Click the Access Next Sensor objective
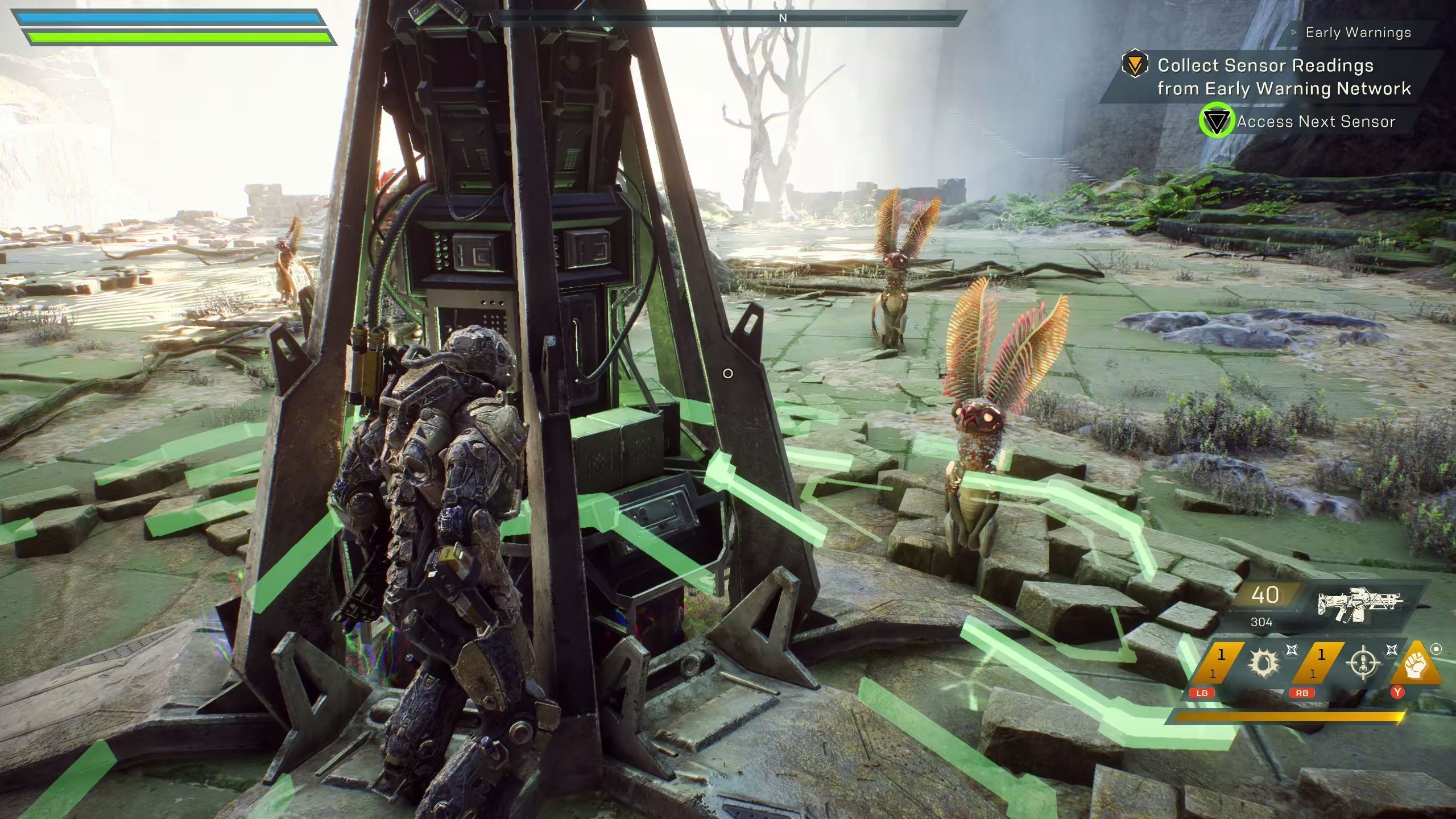Viewport: 1456px width, 819px height. pyautogui.click(x=1316, y=122)
